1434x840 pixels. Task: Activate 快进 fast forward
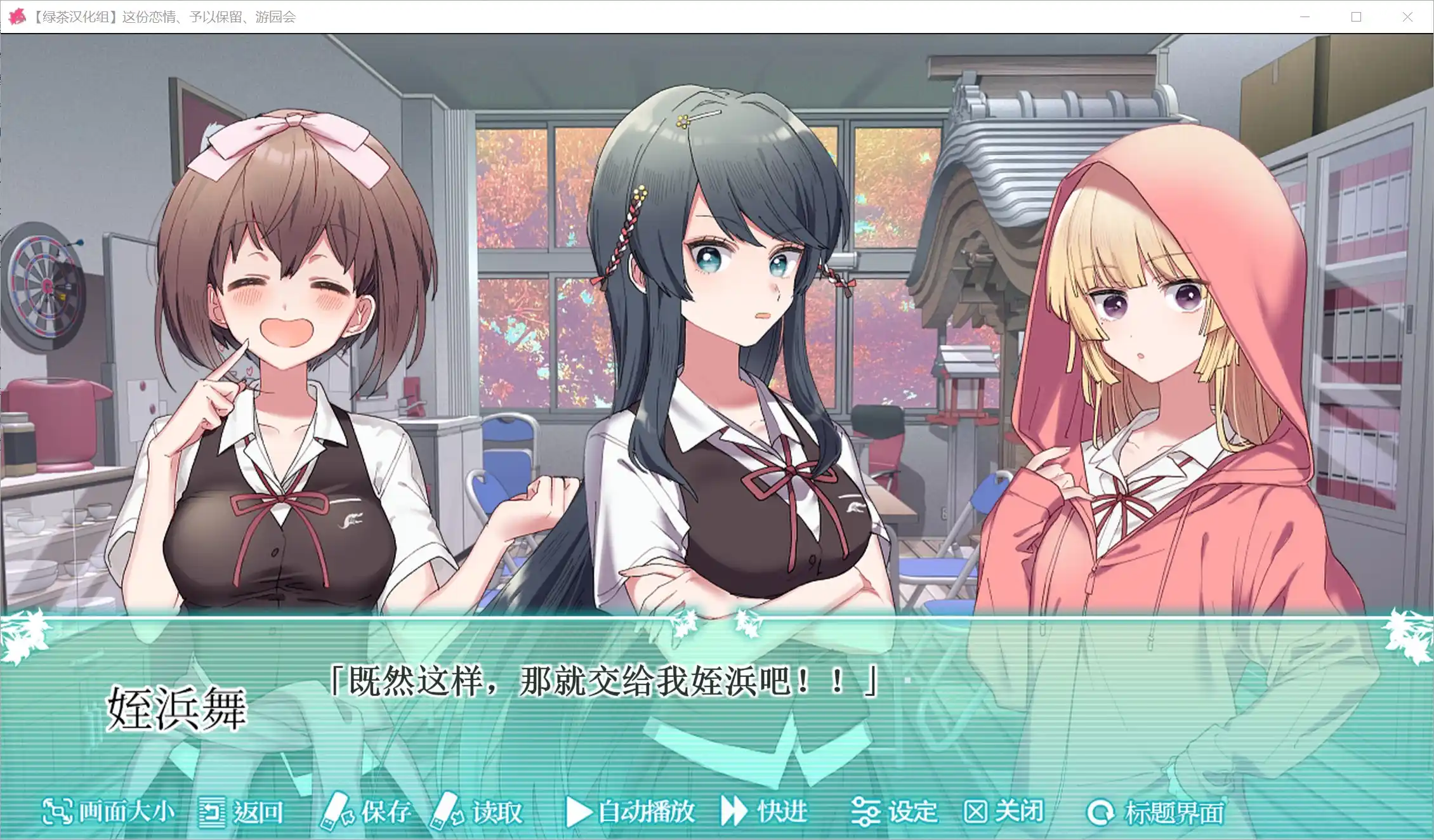[764, 811]
